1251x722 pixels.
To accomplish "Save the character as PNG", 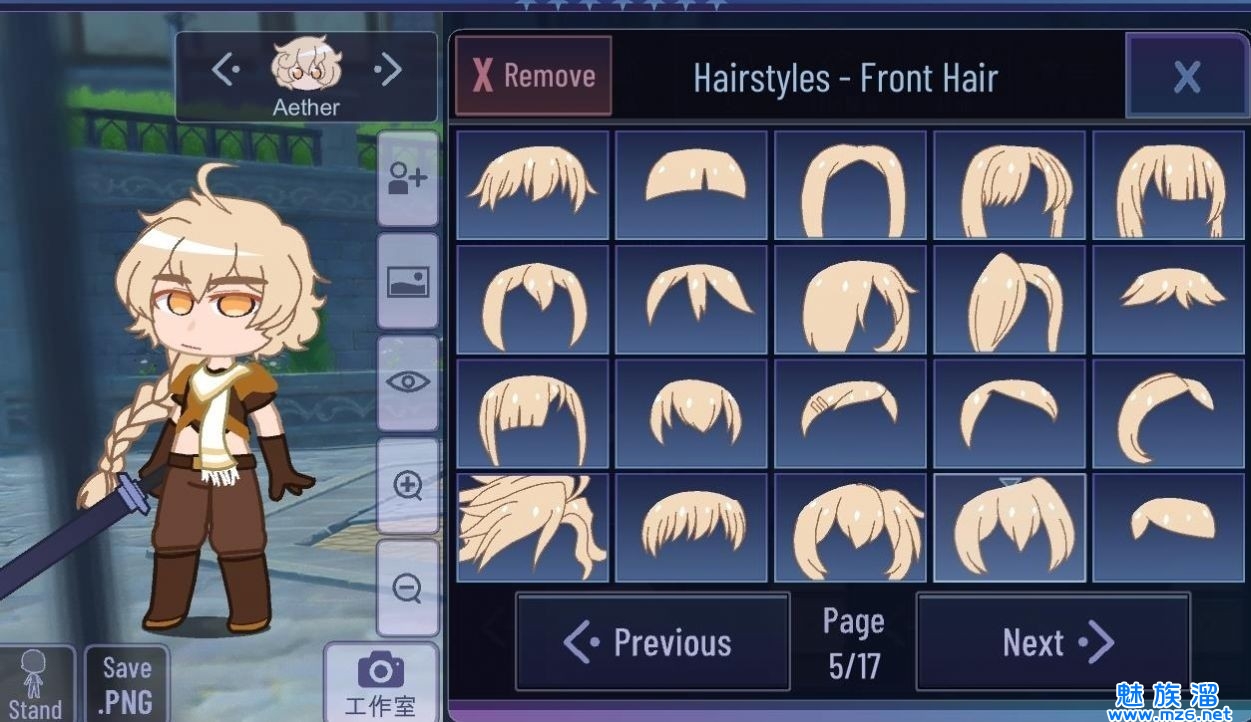I will pos(126,684).
